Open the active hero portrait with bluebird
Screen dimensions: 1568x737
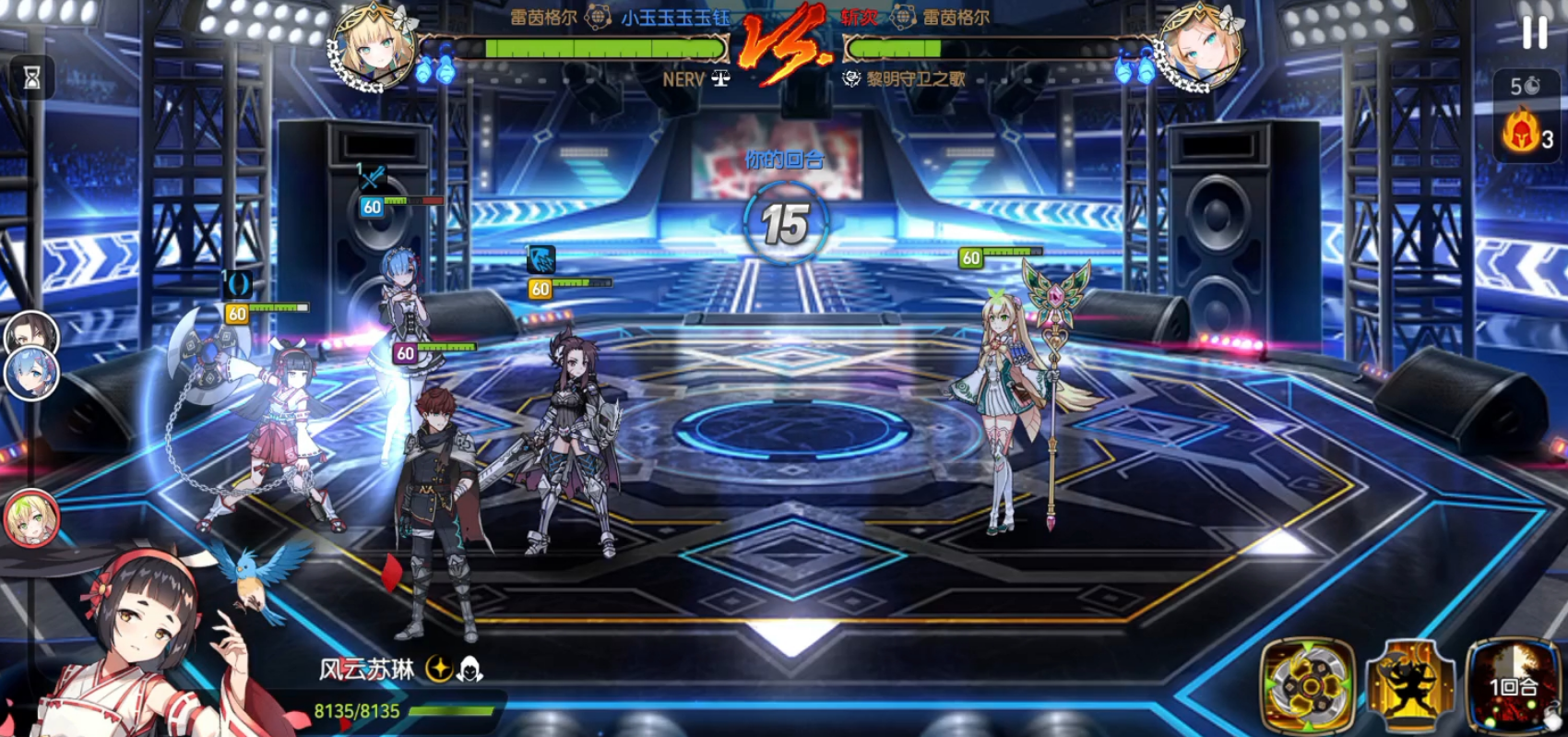point(148,636)
